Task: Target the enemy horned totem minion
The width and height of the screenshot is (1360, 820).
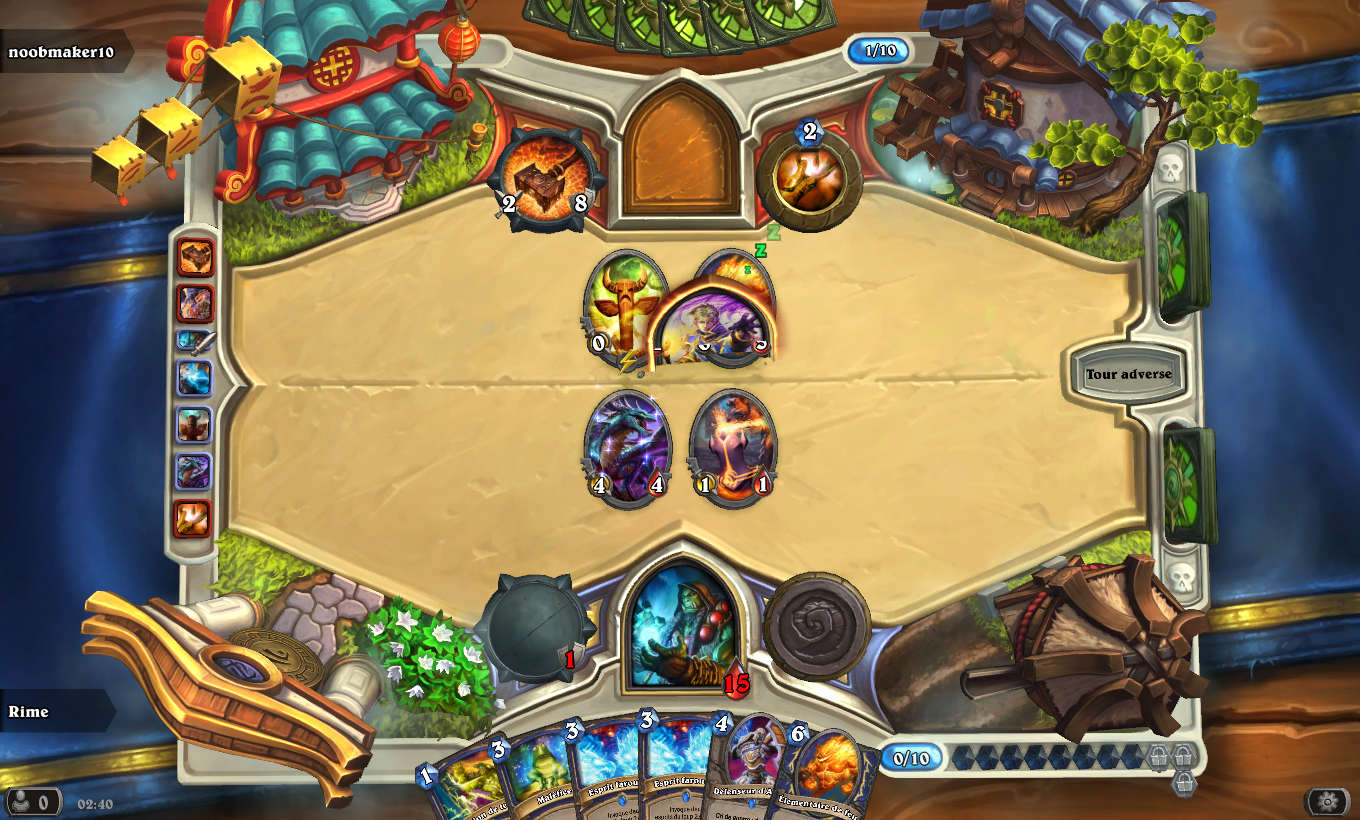Action: click(618, 305)
